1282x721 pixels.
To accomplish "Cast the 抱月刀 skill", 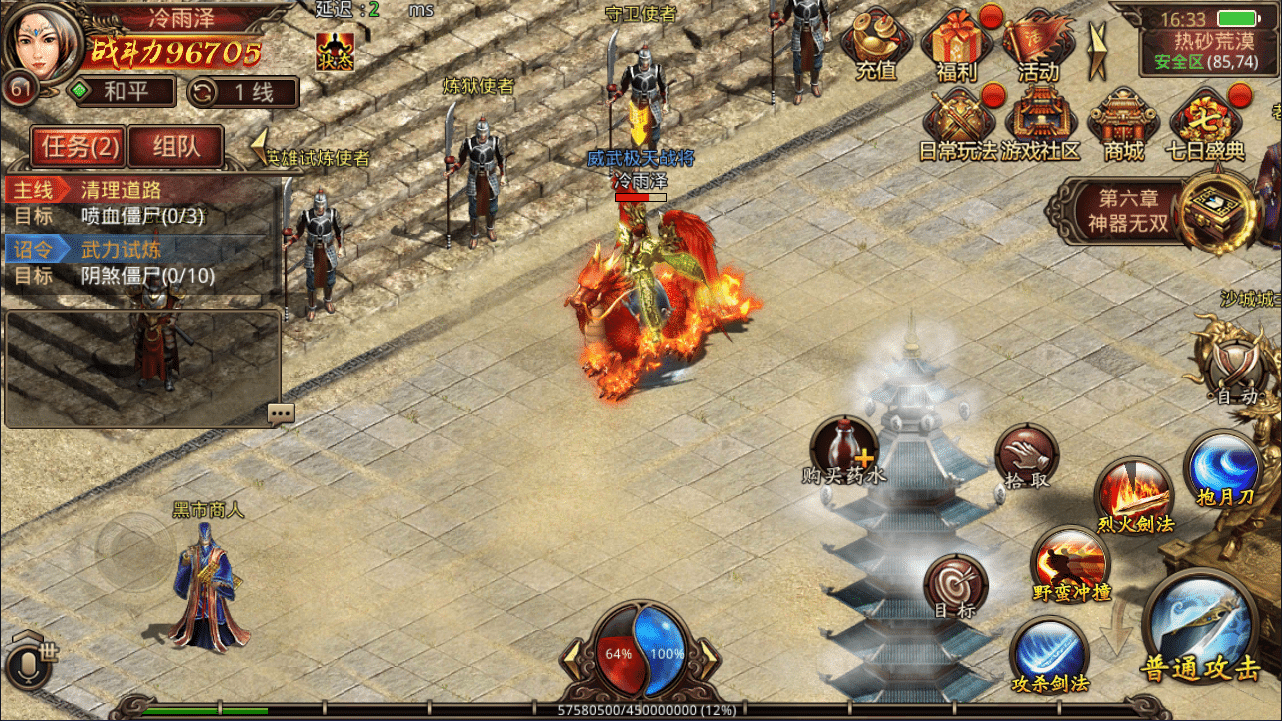I will pyautogui.click(x=1222, y=468).
